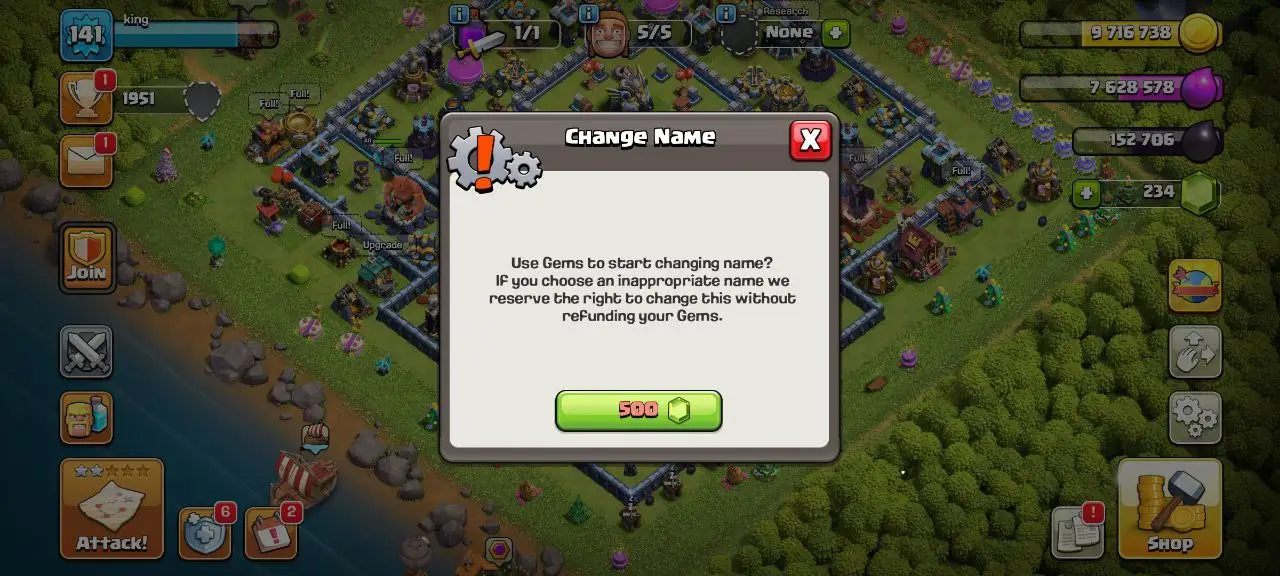Open the army overview barbarian icon
Viewport: 1280px width, 576px height.
[86, 417]
